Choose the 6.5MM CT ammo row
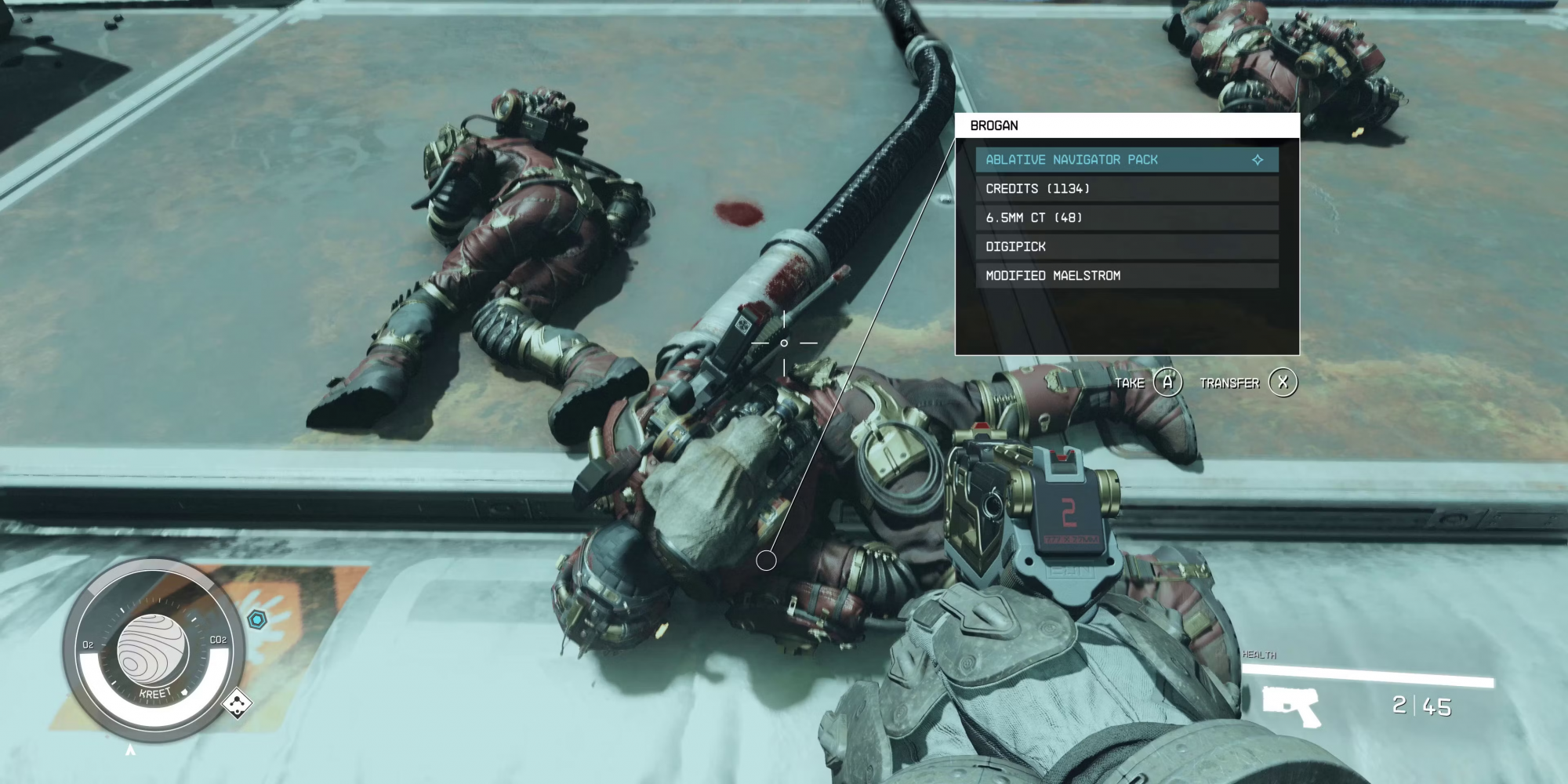 (x=1127, y=218)
